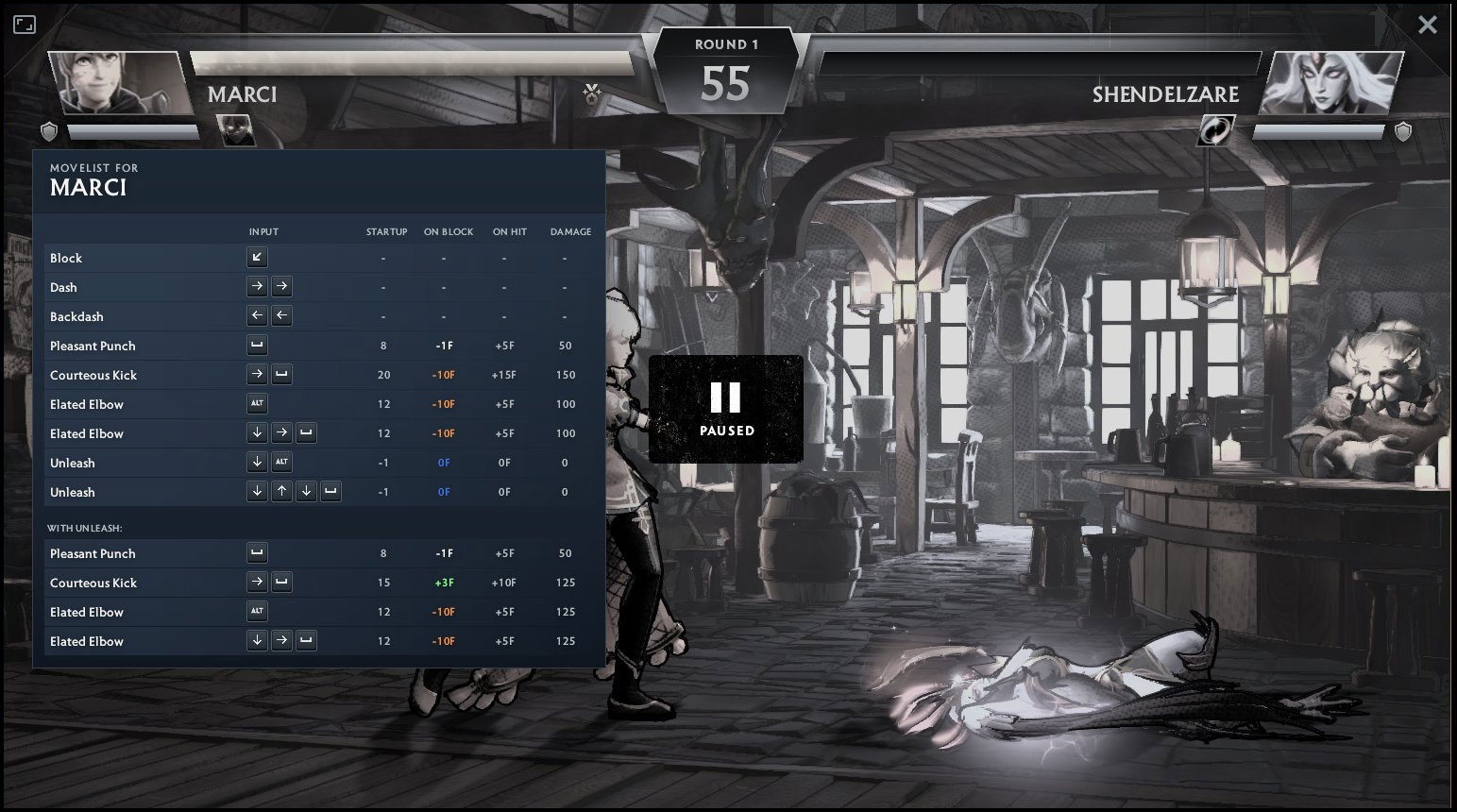Close the minigame with the X button
The height and width of the screenshot is (812, 1457).
(x=1427, y=25)
